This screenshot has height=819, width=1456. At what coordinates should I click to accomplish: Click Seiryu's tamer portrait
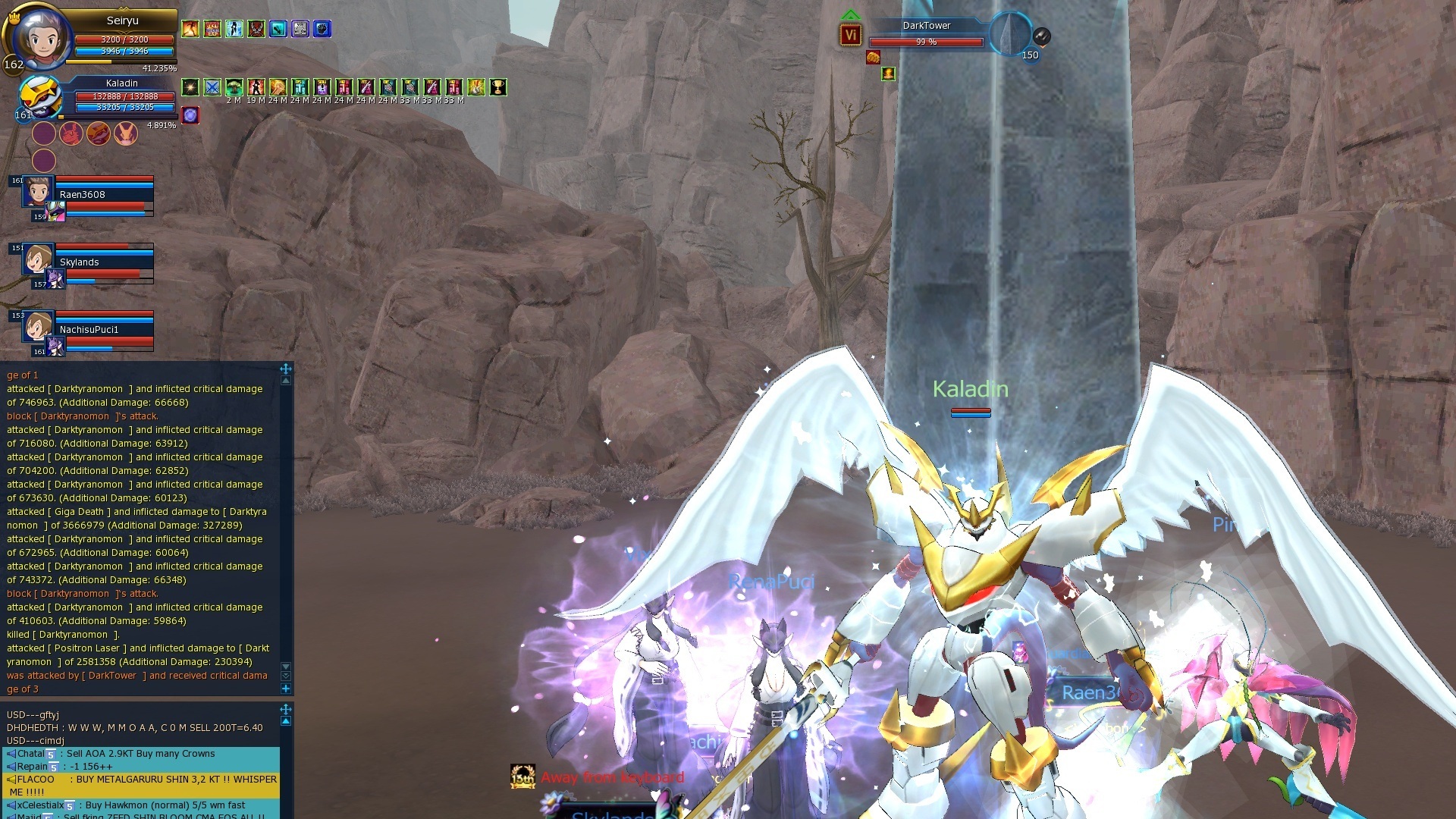click(39, 36)
